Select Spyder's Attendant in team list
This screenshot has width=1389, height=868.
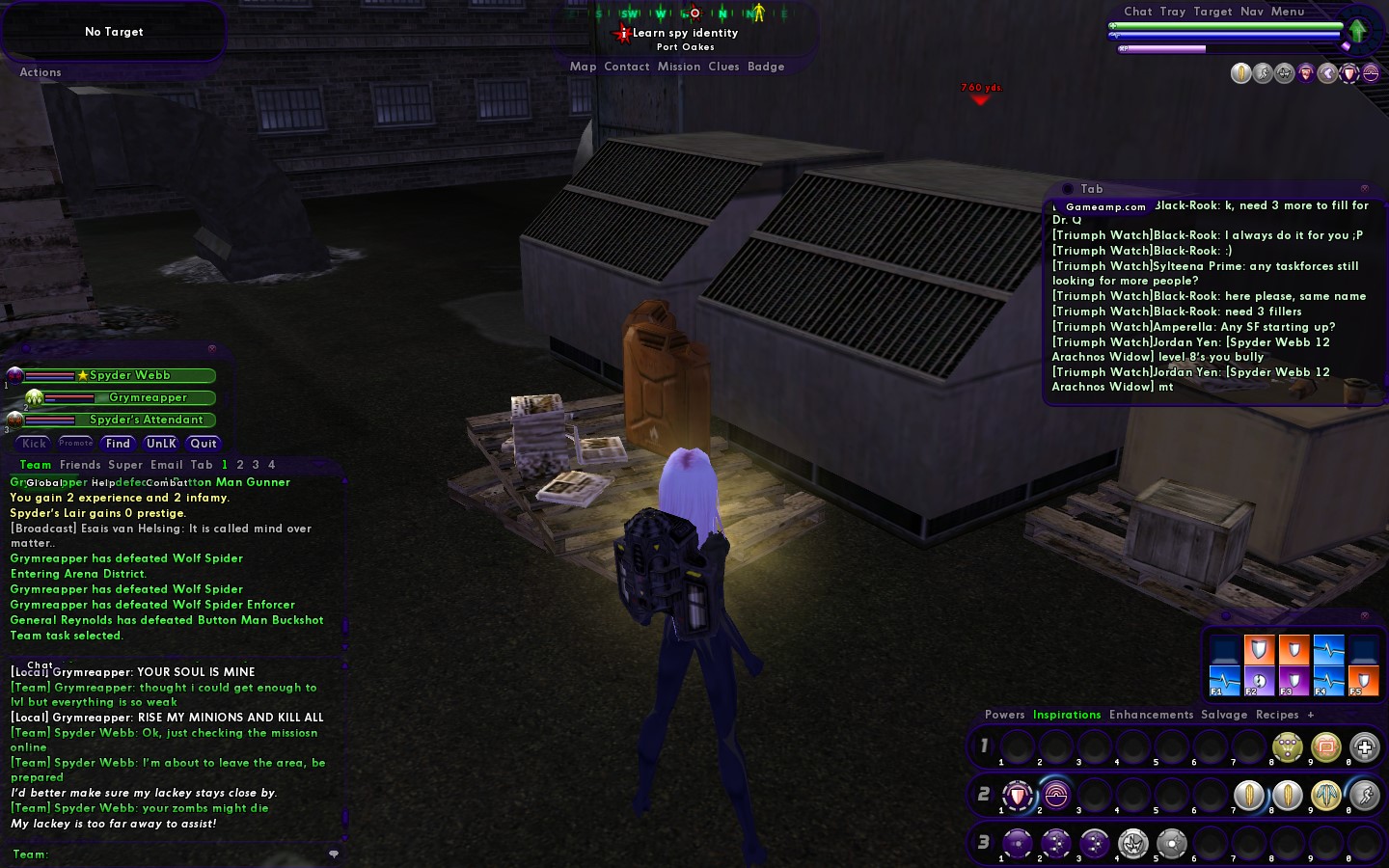pos(146,420)
